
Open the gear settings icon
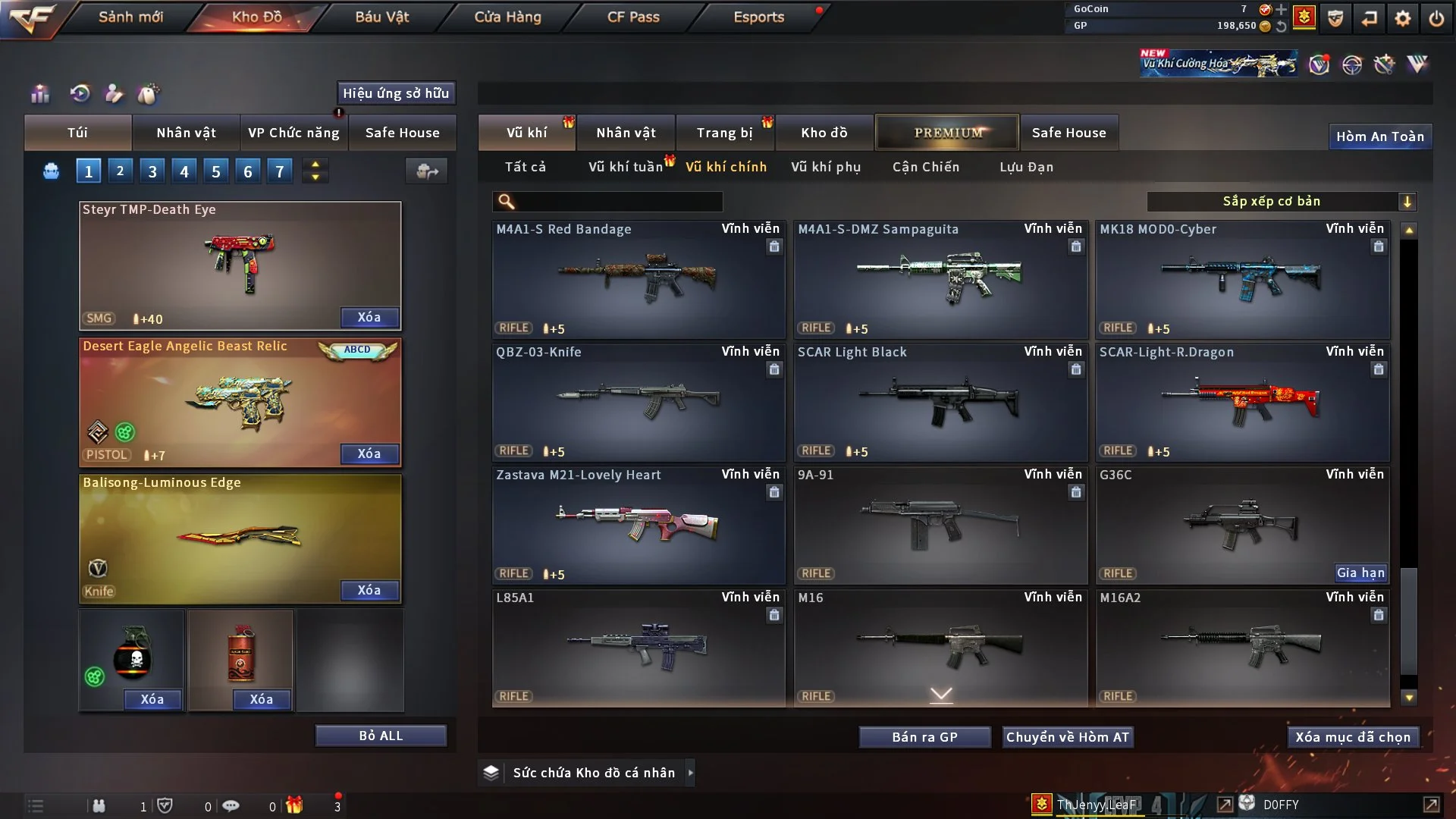coord(1403,18)
